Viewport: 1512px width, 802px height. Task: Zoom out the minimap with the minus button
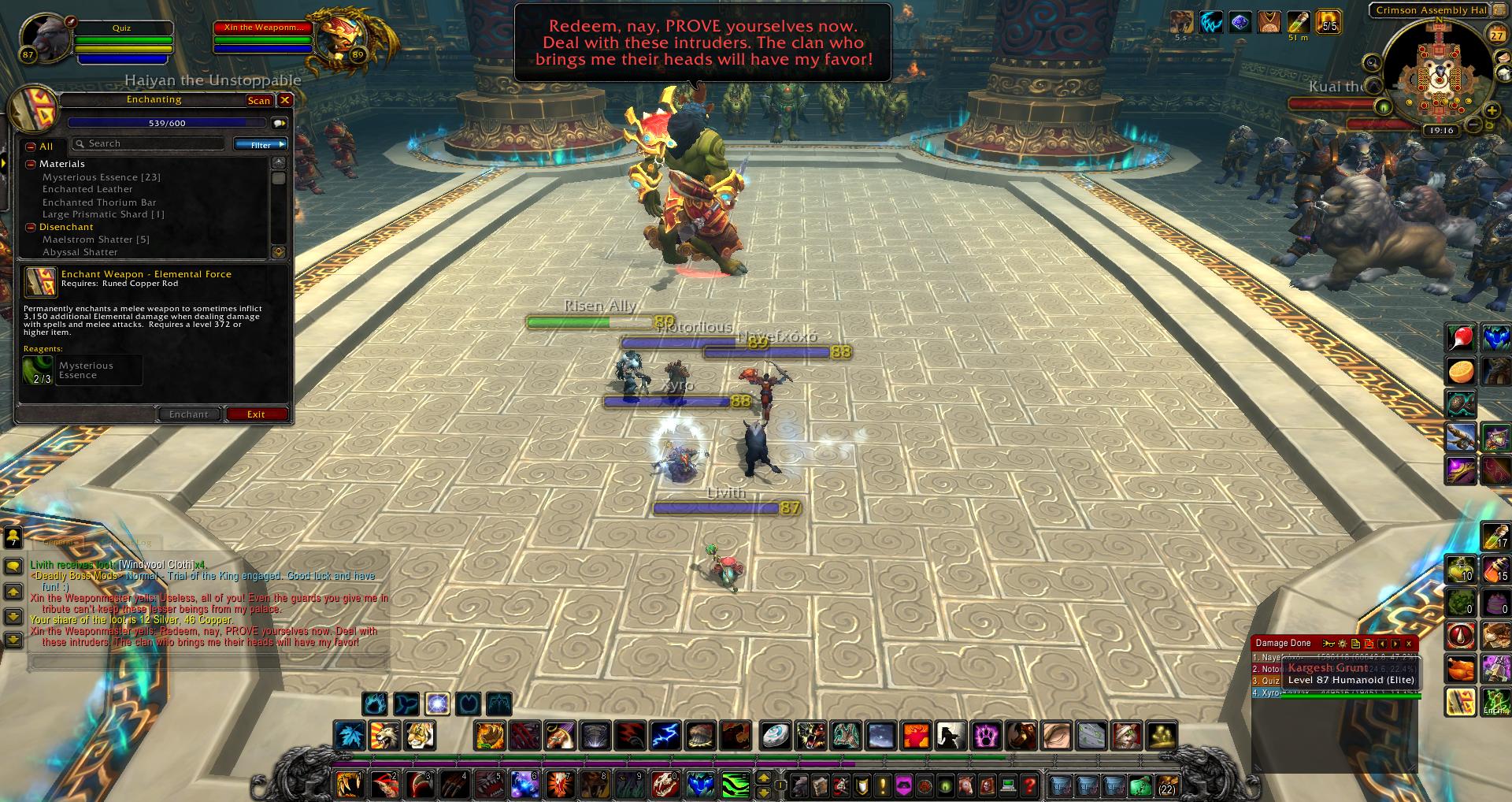coord(1471,126)
